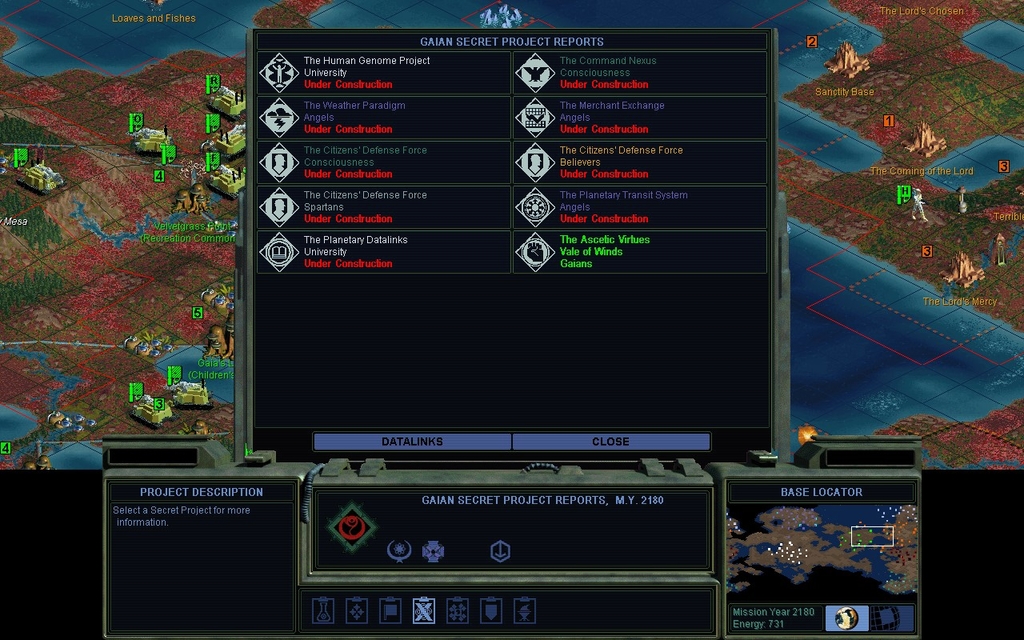Open the shield clipboard report icon
Viewport: 1024px width, 640px height.
[x=491, y=609]
